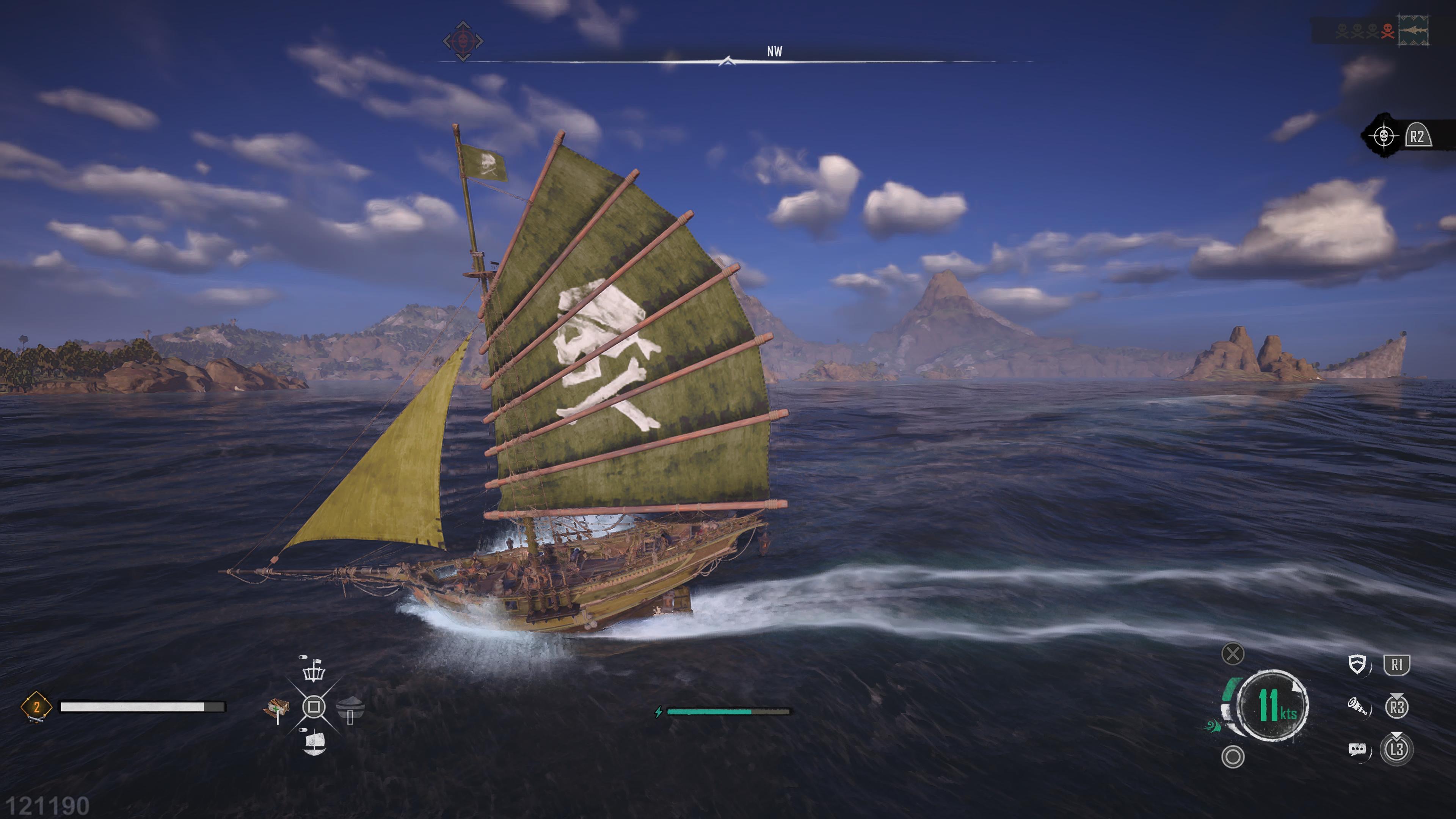Click the faction flag with fish emblem
1456x819 pixels.
1413,30
